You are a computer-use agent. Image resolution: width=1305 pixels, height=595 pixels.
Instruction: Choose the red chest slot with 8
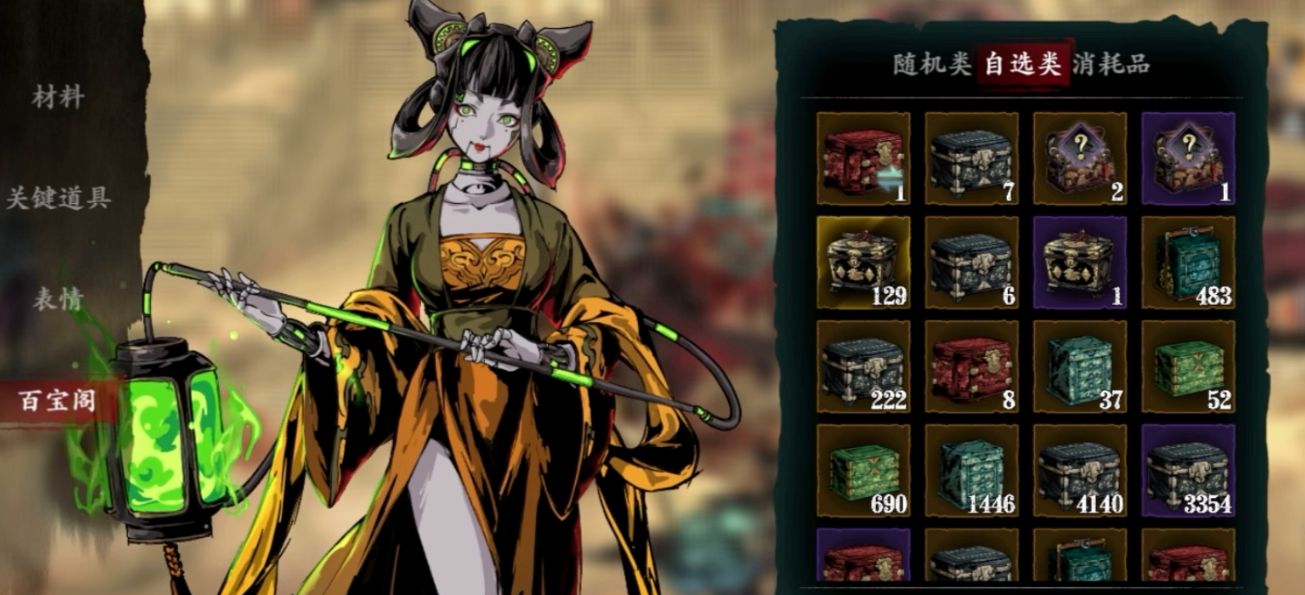tap(971, 367)
